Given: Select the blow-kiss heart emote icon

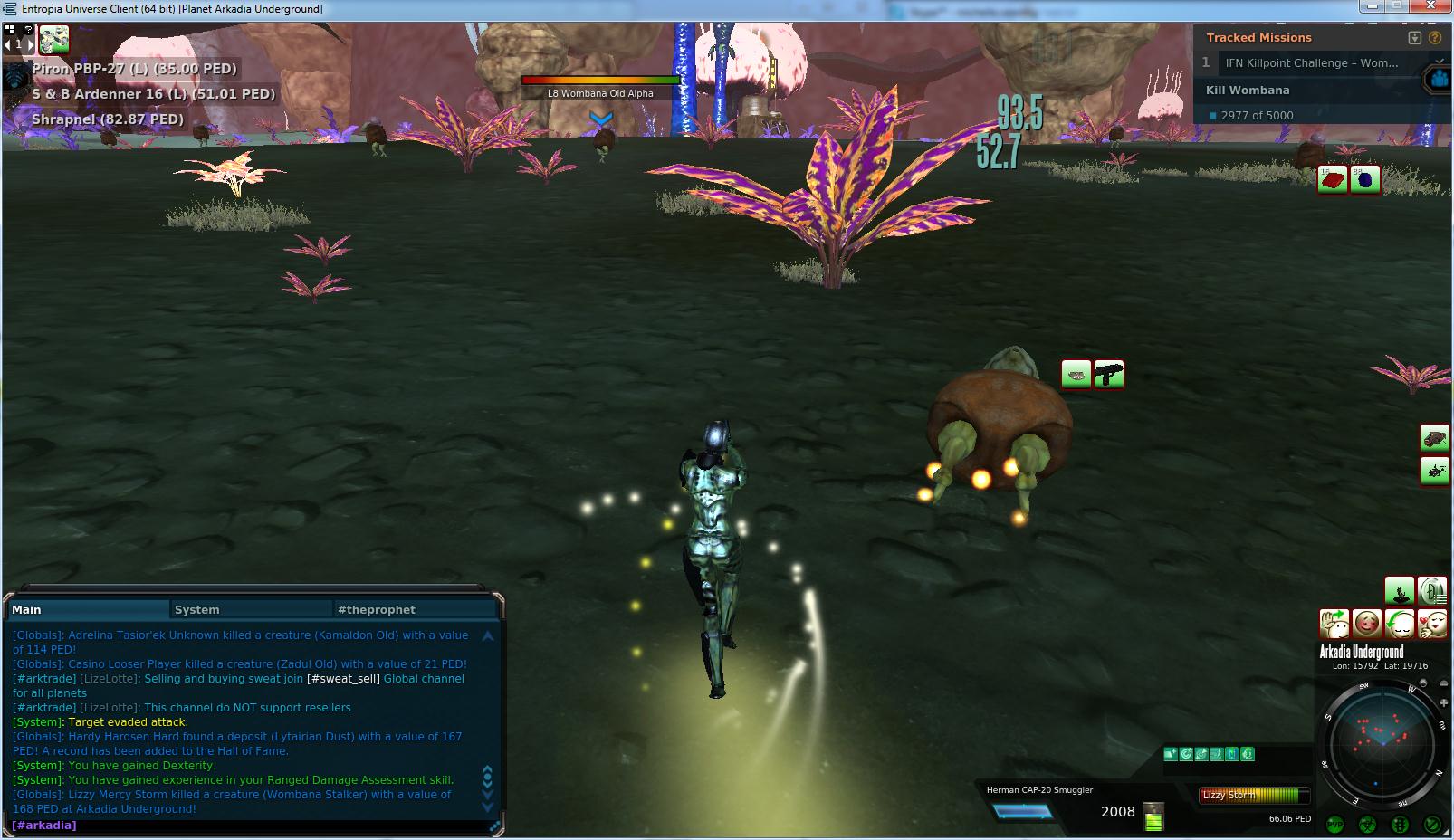Looking at the screenshot, I should pos(1431,624).
